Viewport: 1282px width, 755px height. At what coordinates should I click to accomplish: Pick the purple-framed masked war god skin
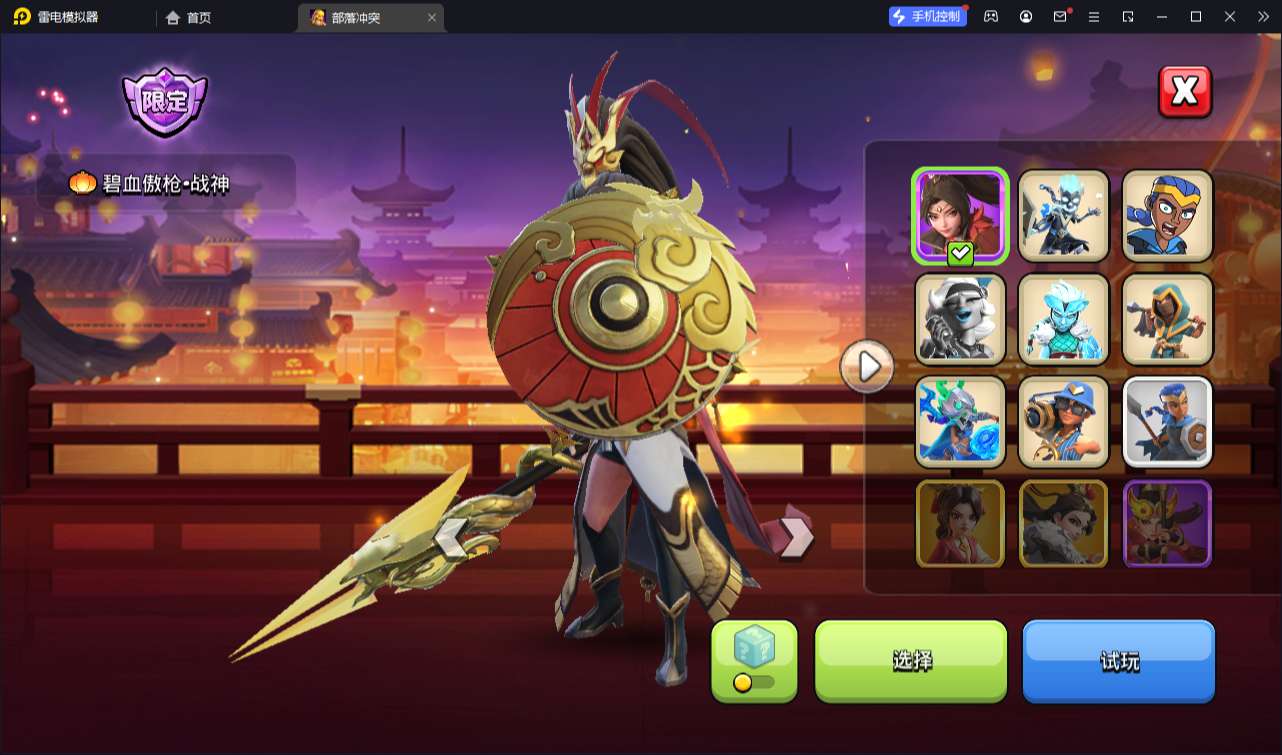pyautogui.click(x=1167, y=524)
